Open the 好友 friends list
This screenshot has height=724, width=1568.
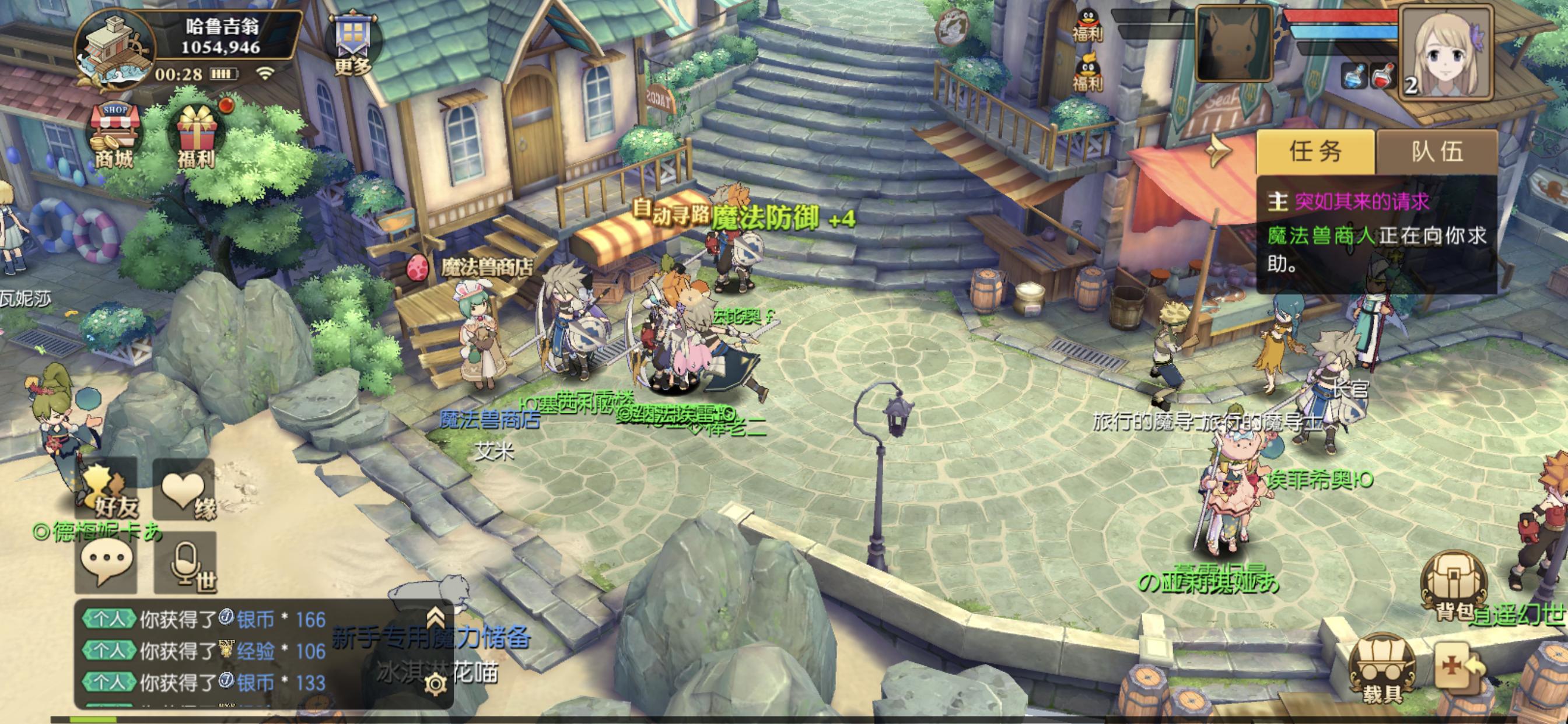click(107, 490)
